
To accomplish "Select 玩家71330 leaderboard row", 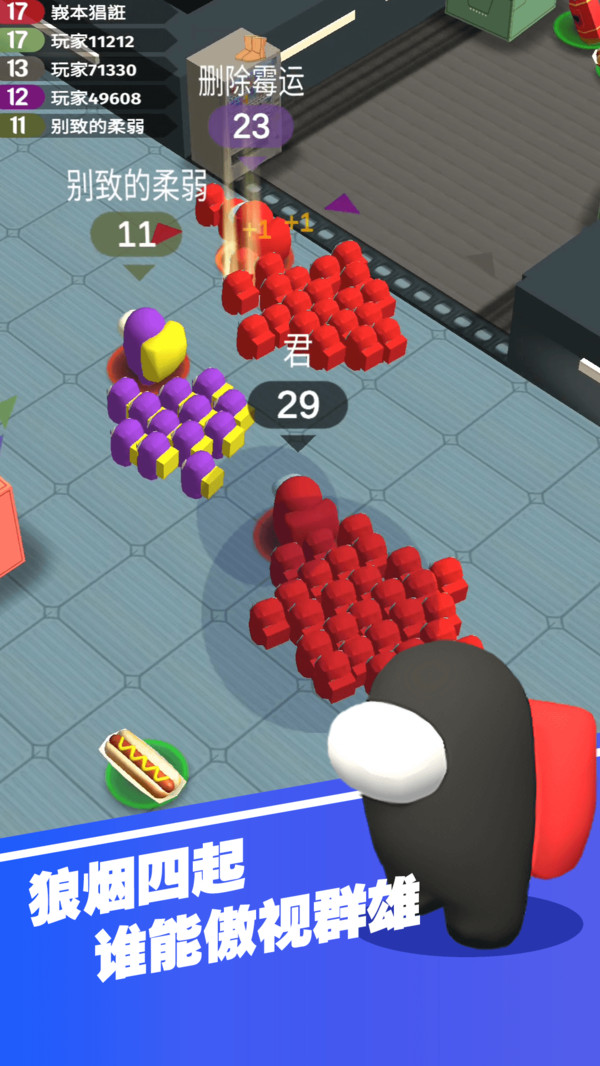I will tap(90, 69).
